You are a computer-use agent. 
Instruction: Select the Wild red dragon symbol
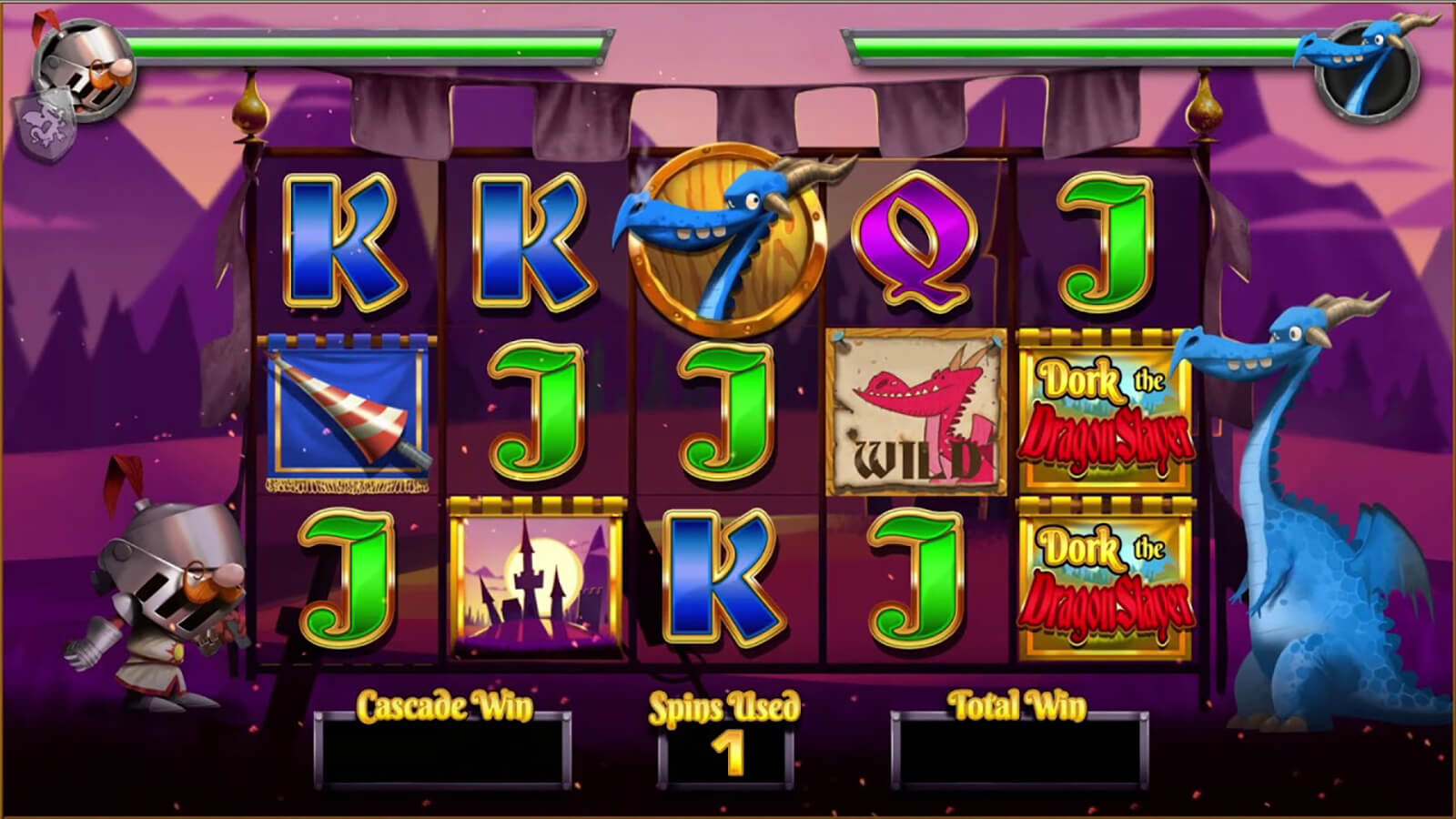[916, 413]
